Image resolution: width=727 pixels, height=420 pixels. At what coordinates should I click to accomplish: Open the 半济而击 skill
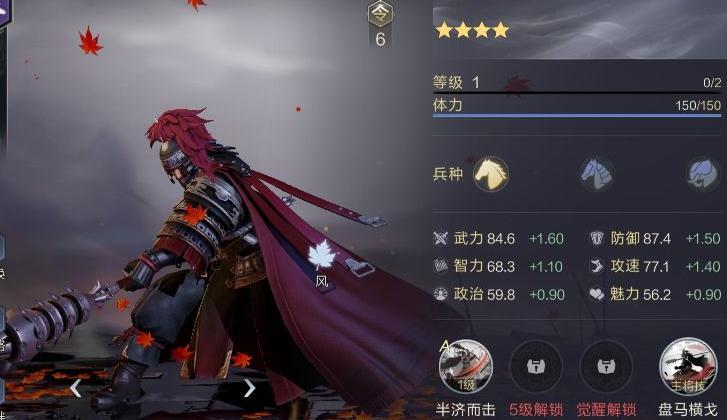coord(463,366)
